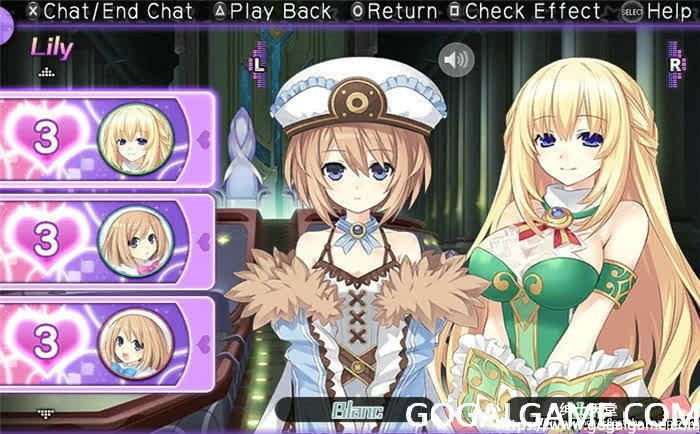The image size is (700, 434).
Task: Click the down arrow below the Lily list
Action: pyautogui.click(x=45, y=411)
